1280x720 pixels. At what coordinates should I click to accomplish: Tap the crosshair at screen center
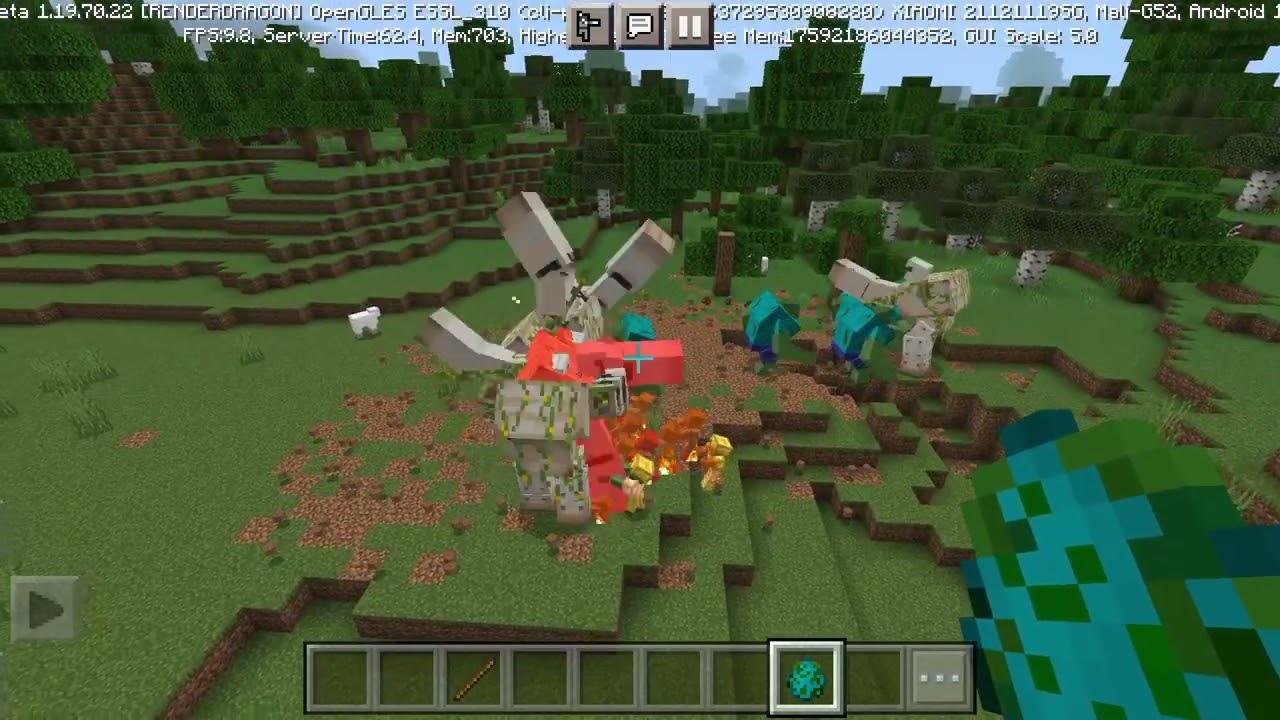pyautogui.click(x=638, y=357)
